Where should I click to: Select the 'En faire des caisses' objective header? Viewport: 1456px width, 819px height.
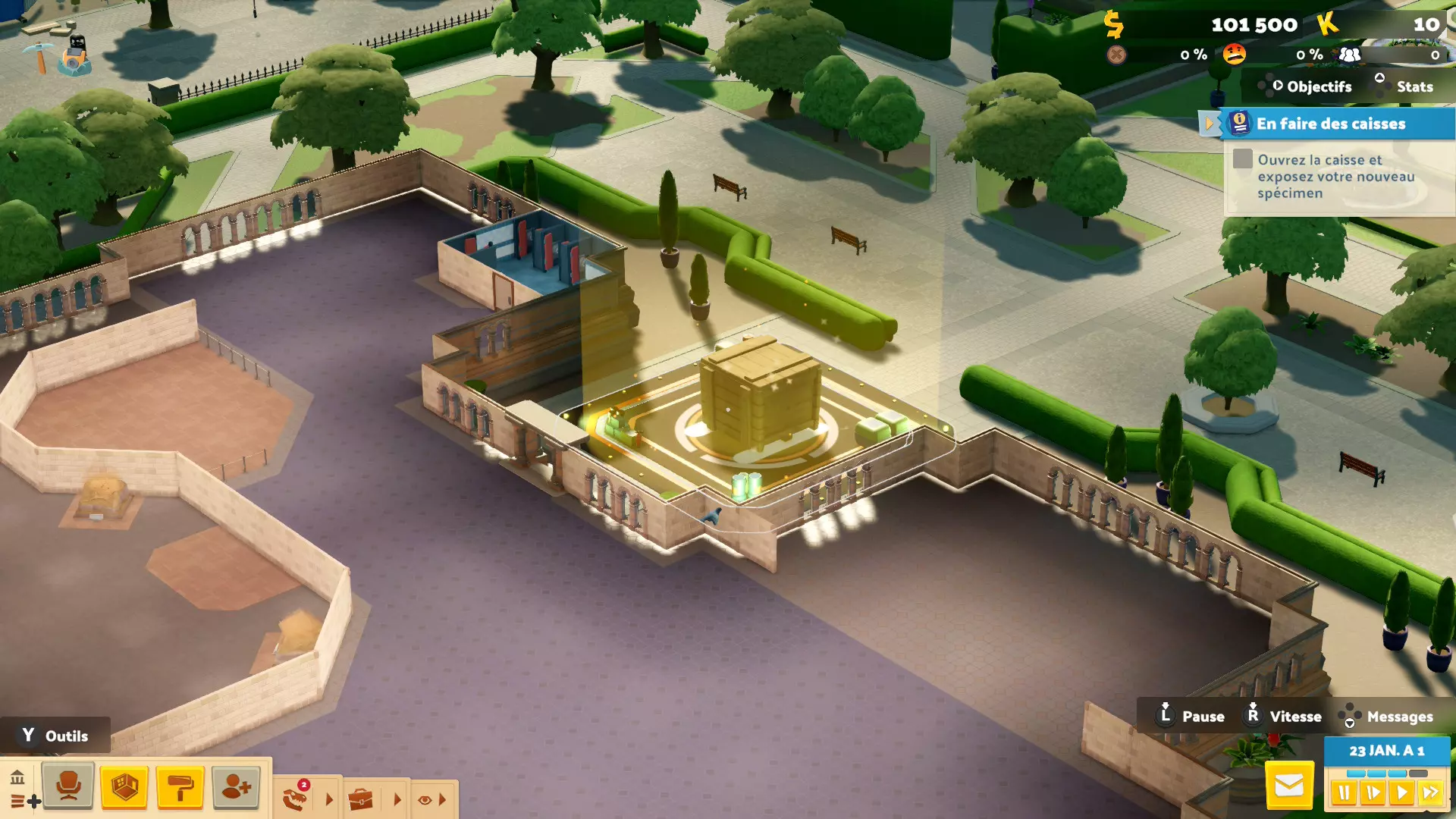tap(1332, 124)
